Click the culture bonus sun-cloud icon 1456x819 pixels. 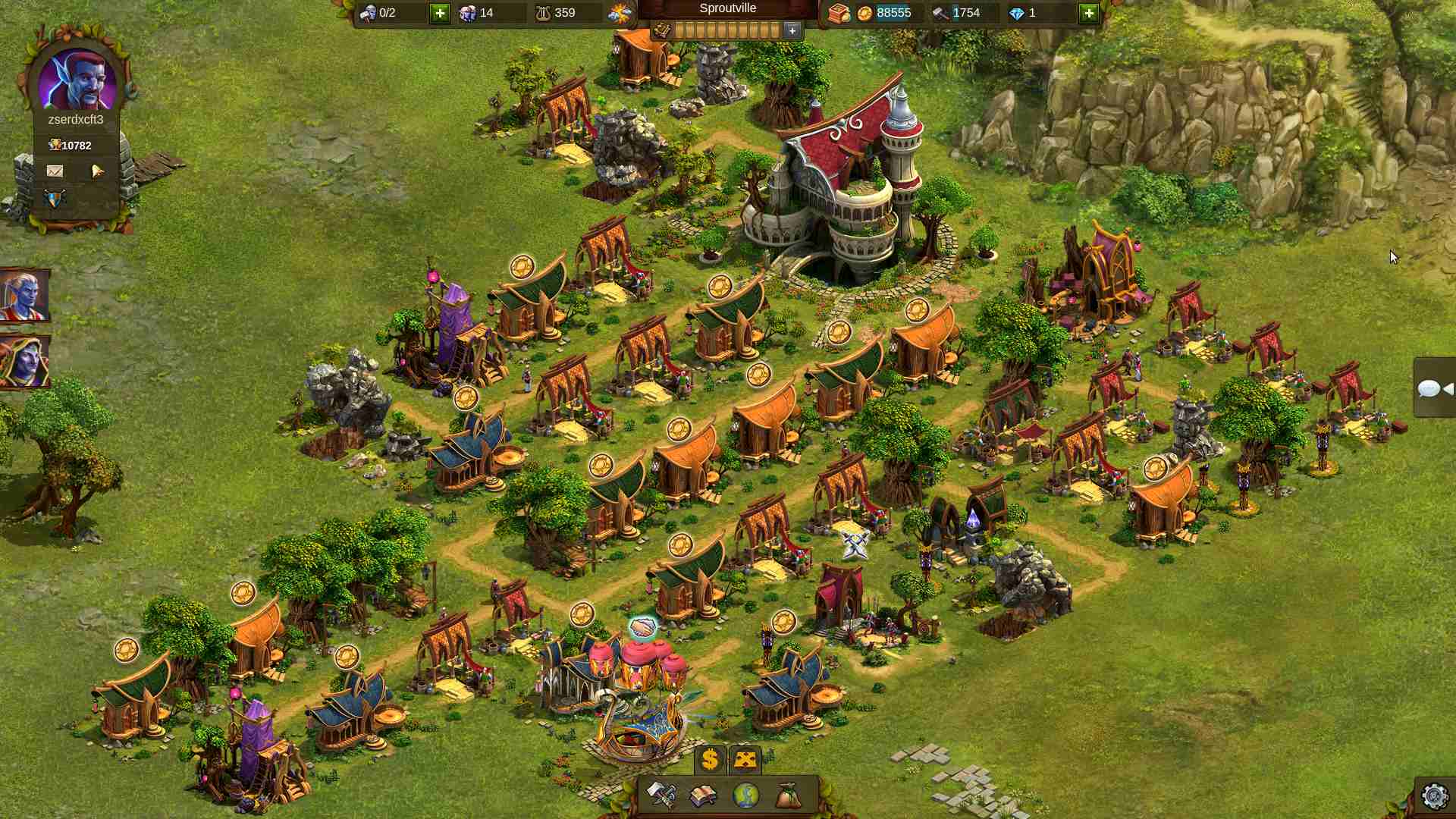[620, 13]
